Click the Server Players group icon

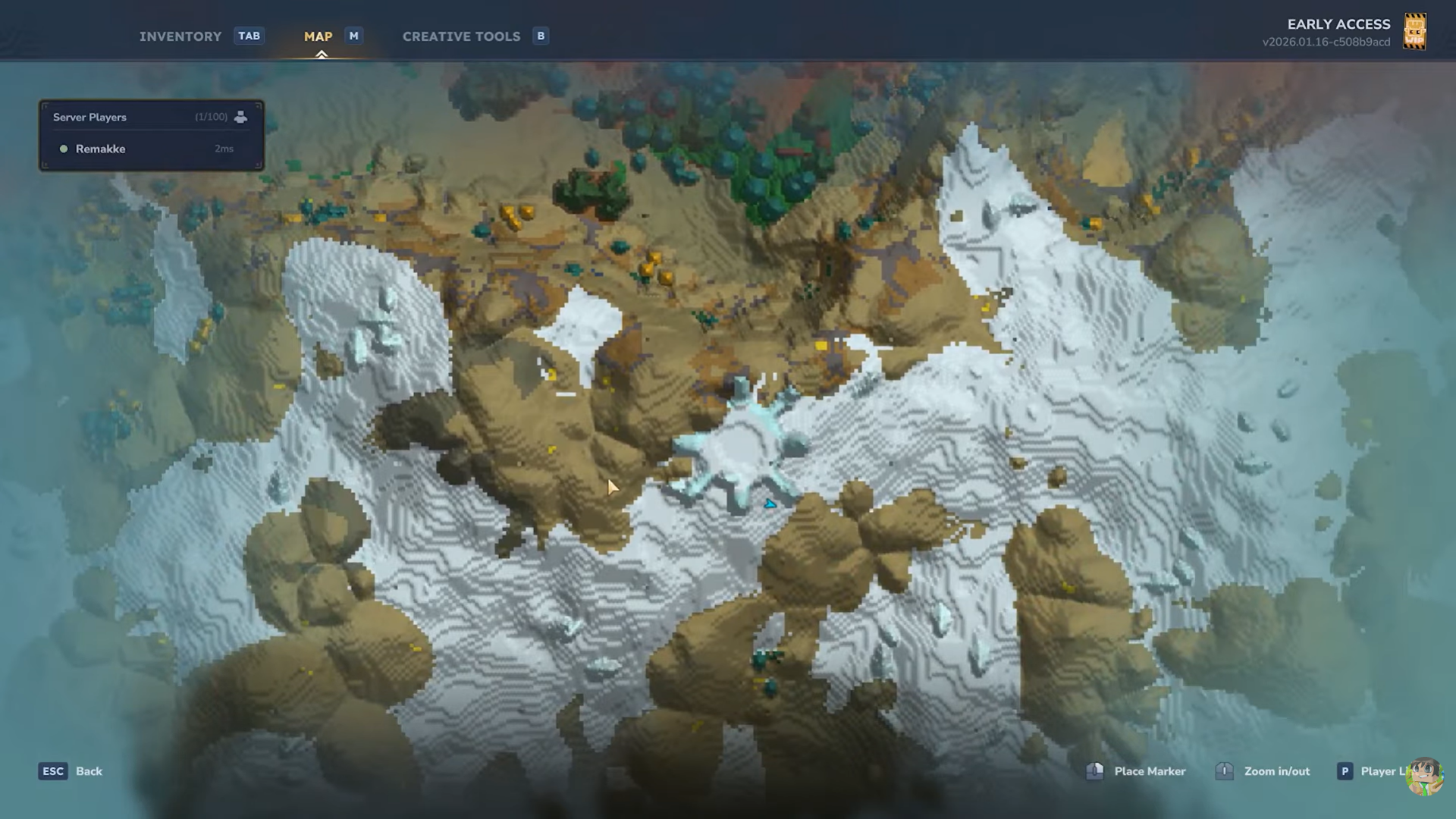click(x=240, y=117)
